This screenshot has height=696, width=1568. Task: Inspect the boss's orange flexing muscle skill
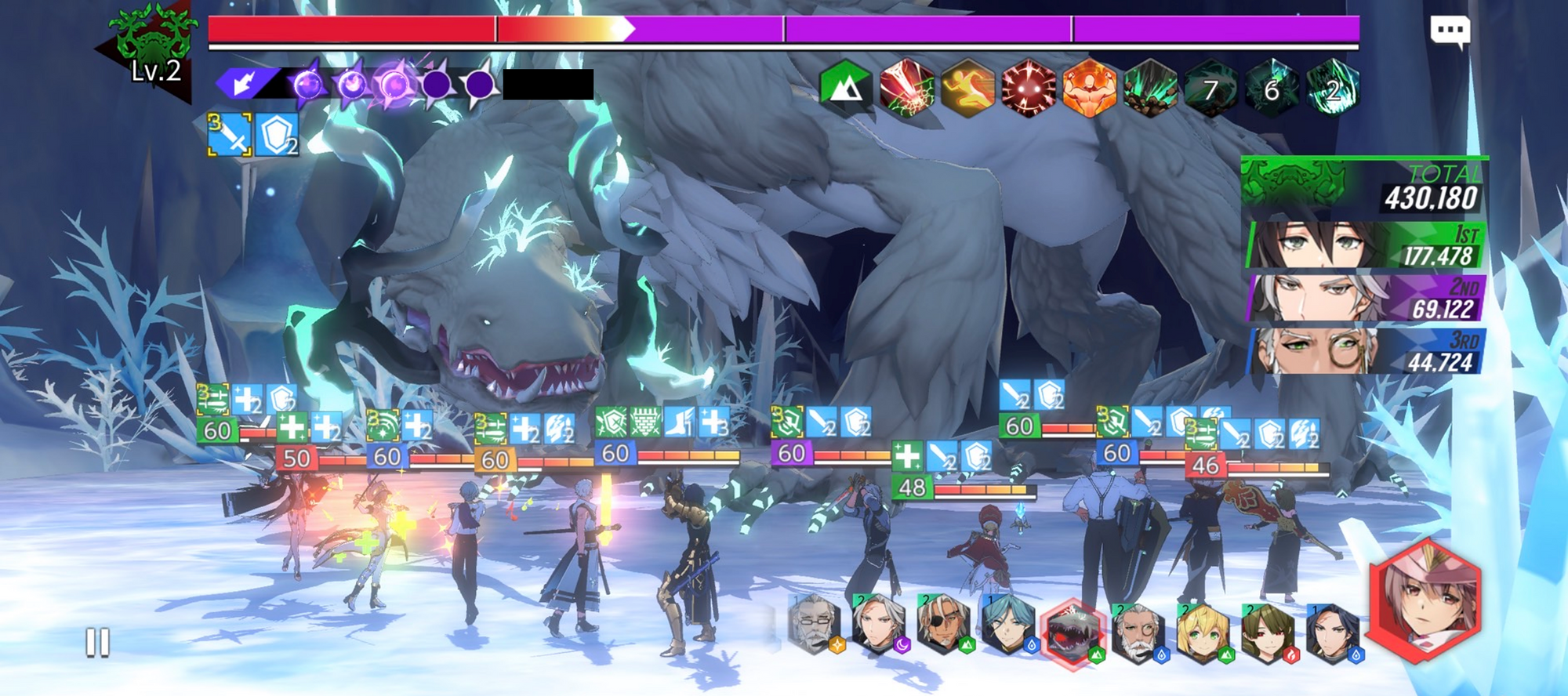1089,87
